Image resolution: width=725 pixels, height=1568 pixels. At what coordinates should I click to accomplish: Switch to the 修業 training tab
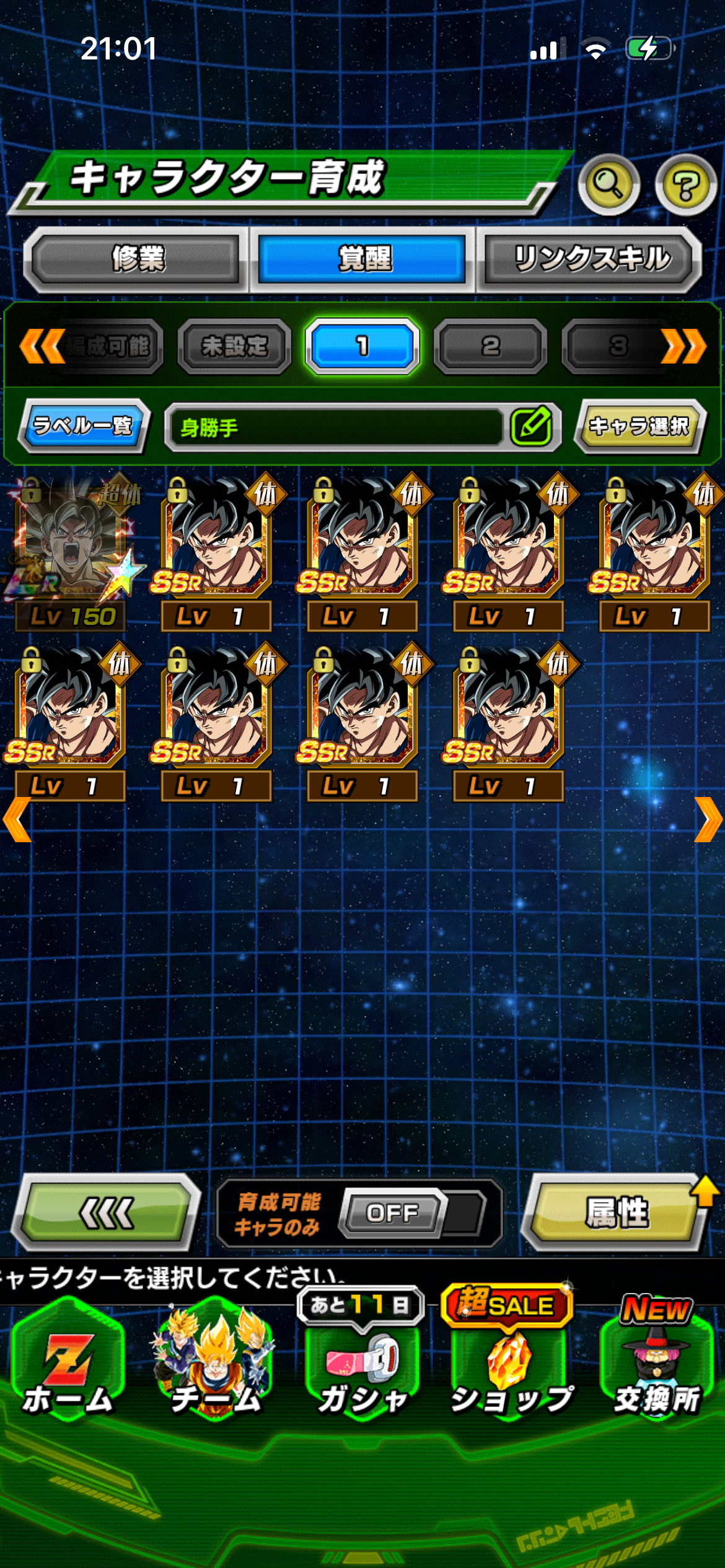pos(137,259)
